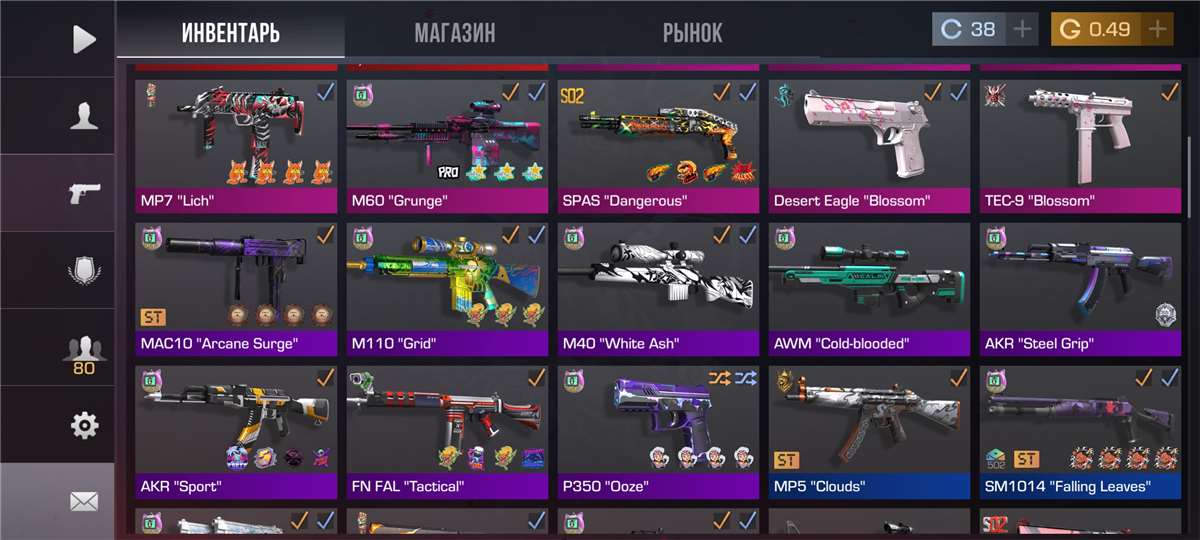
Task: Add gold with the plus button
Action: 1158,29
